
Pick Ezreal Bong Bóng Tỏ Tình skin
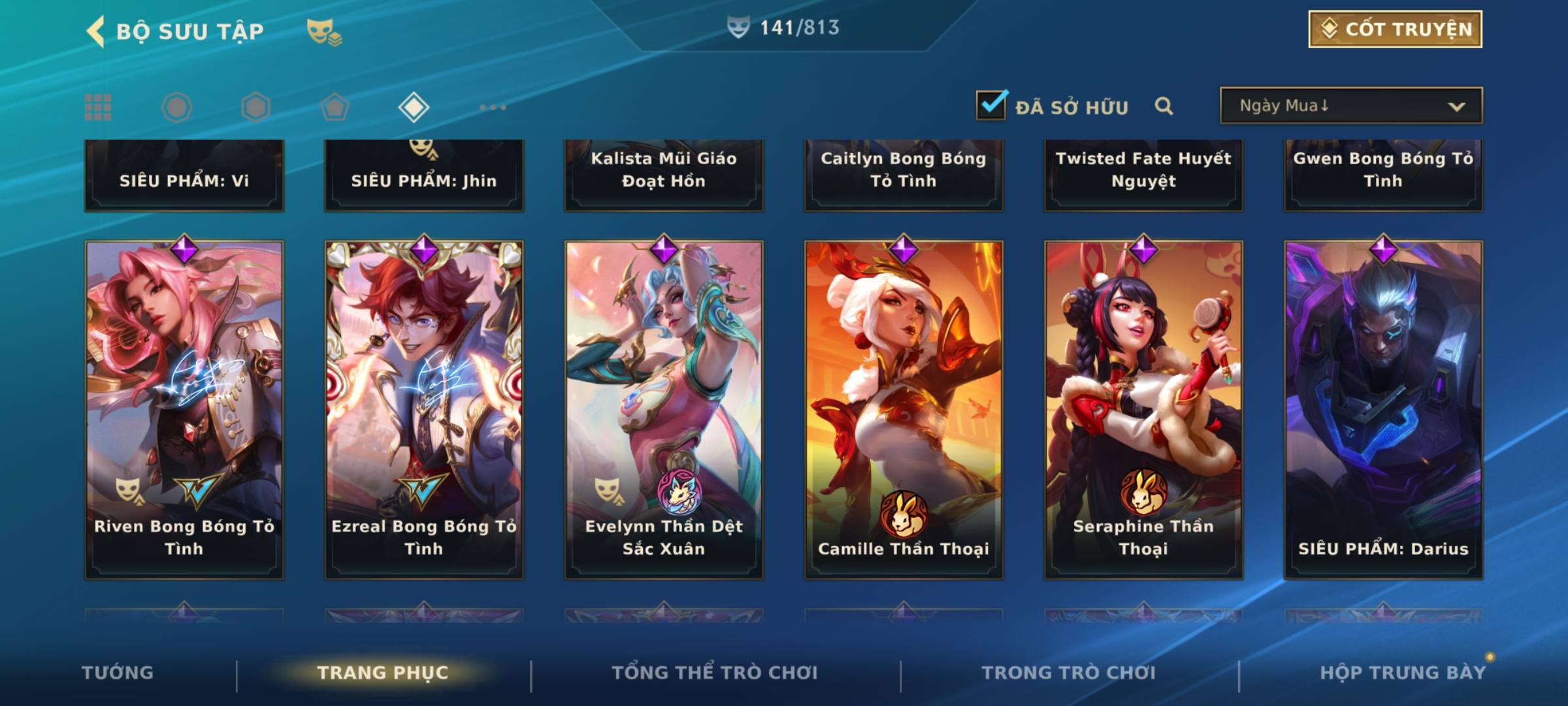424,409
